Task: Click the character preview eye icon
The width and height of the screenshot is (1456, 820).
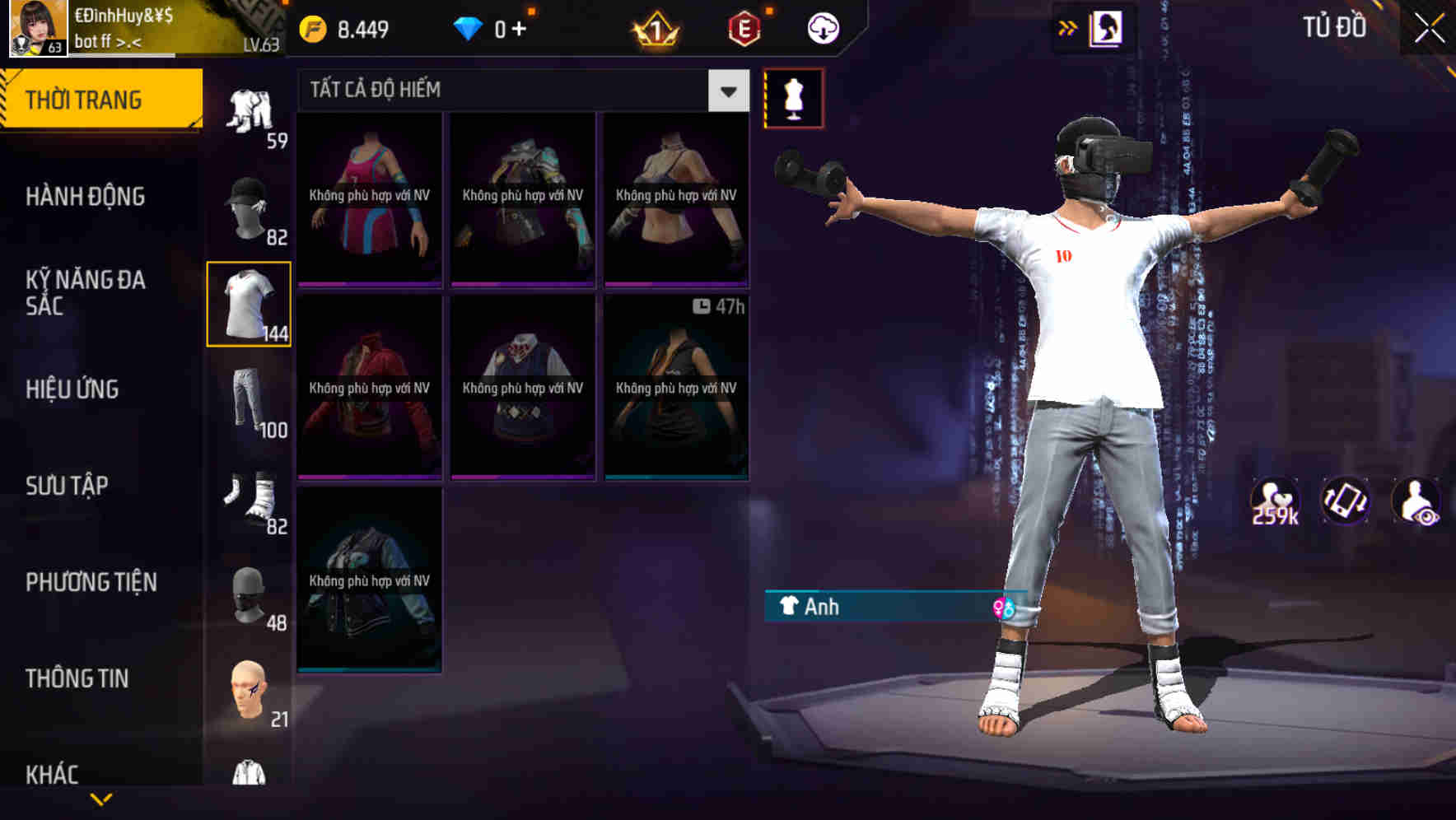Action: [1418, 501]
